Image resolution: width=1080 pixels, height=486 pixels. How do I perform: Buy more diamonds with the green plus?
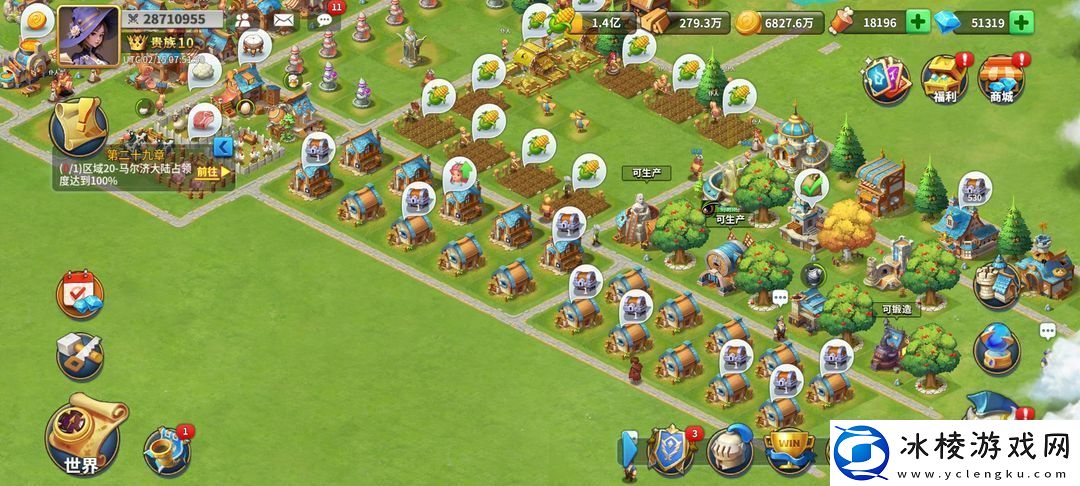tap(1021, 22)
